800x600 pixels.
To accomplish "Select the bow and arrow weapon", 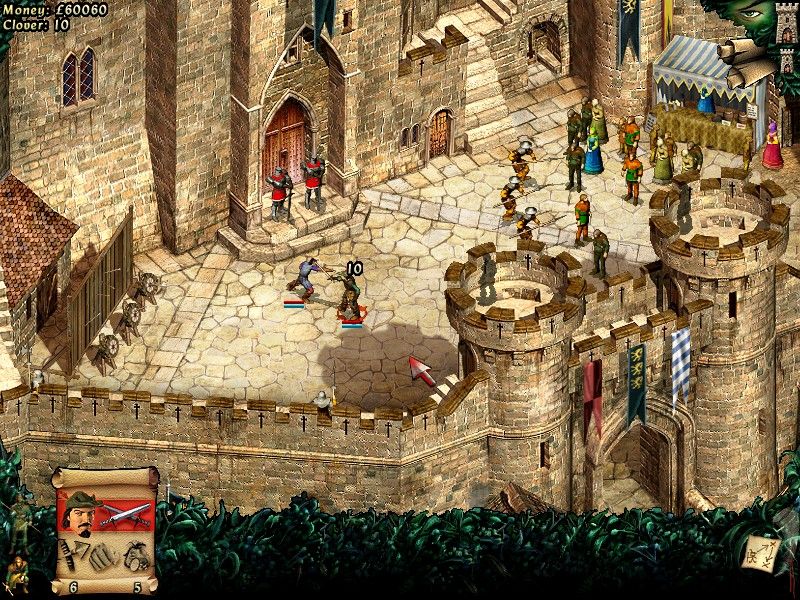I will (73, 549).
